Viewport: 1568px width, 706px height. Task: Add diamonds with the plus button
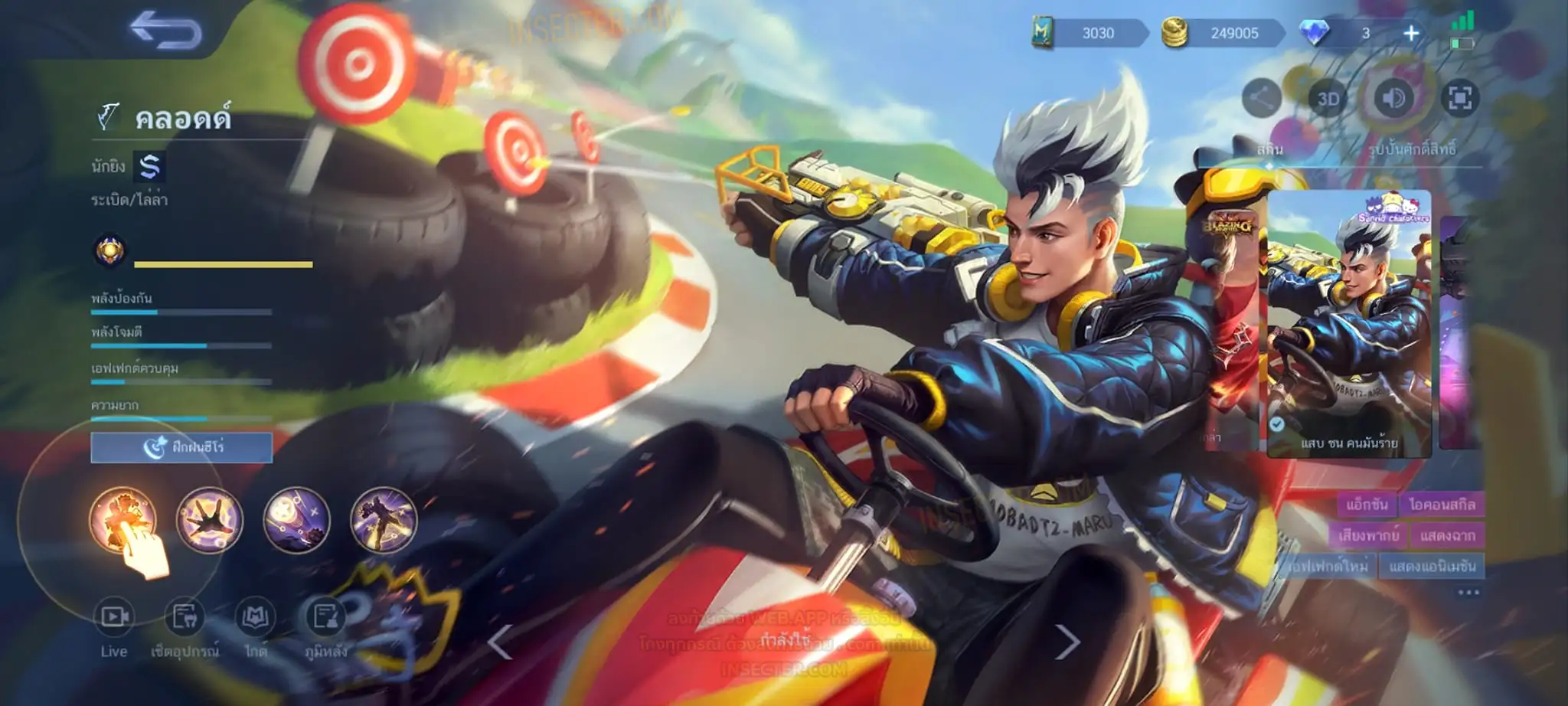pos(1411,33)
